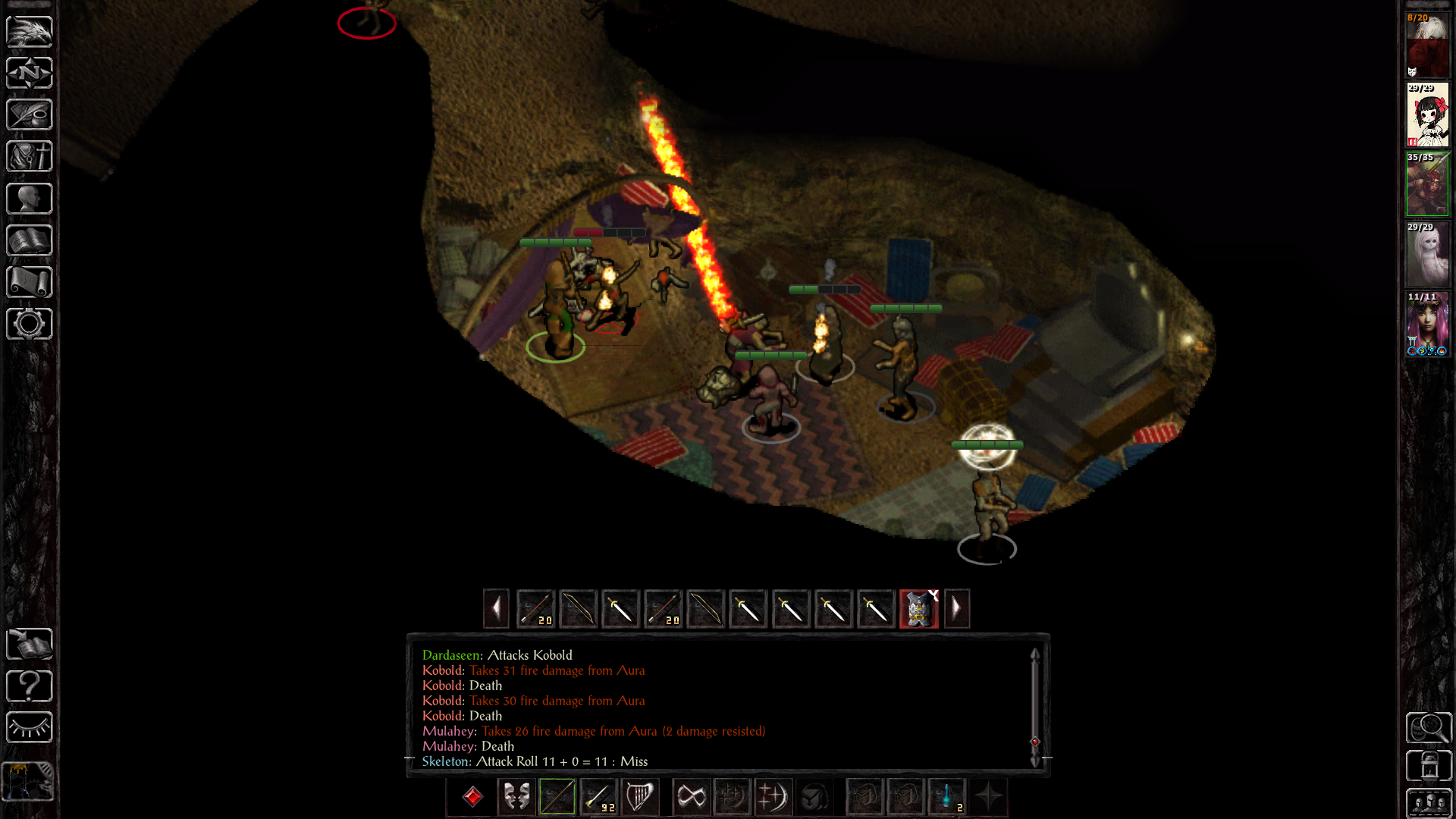1456x819 pixels.
Task: Click the question mark help button
Action: click(x=30, y=686)
